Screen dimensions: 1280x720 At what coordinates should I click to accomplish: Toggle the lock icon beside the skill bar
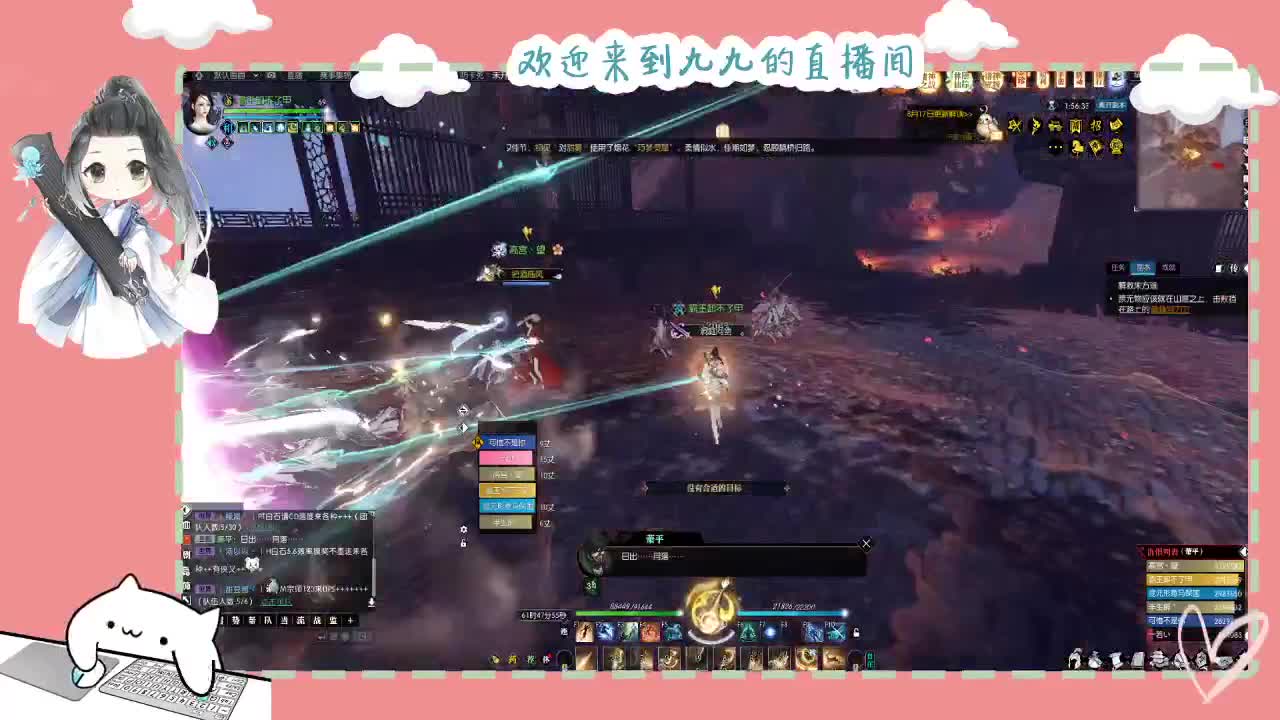(856, 632)
